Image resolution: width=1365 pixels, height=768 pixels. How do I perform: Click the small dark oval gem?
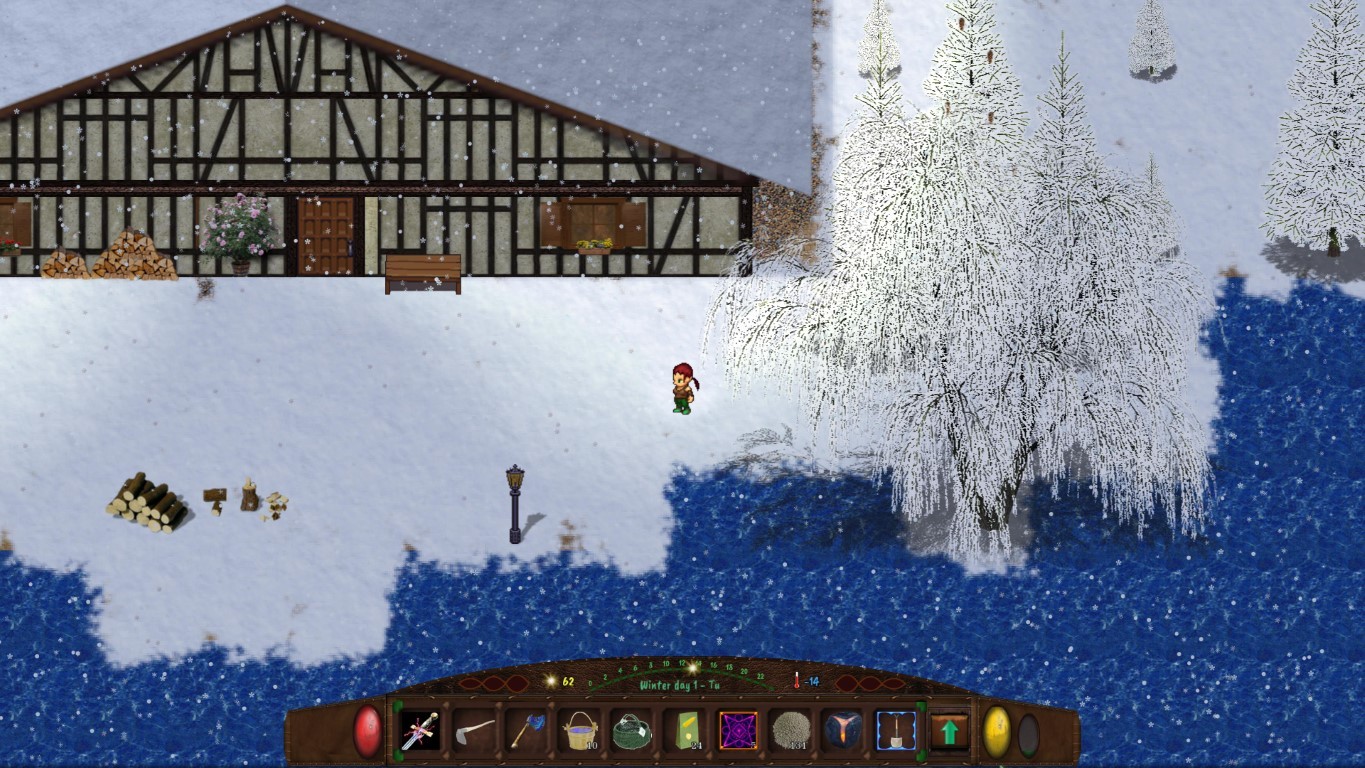point(1028,734)
